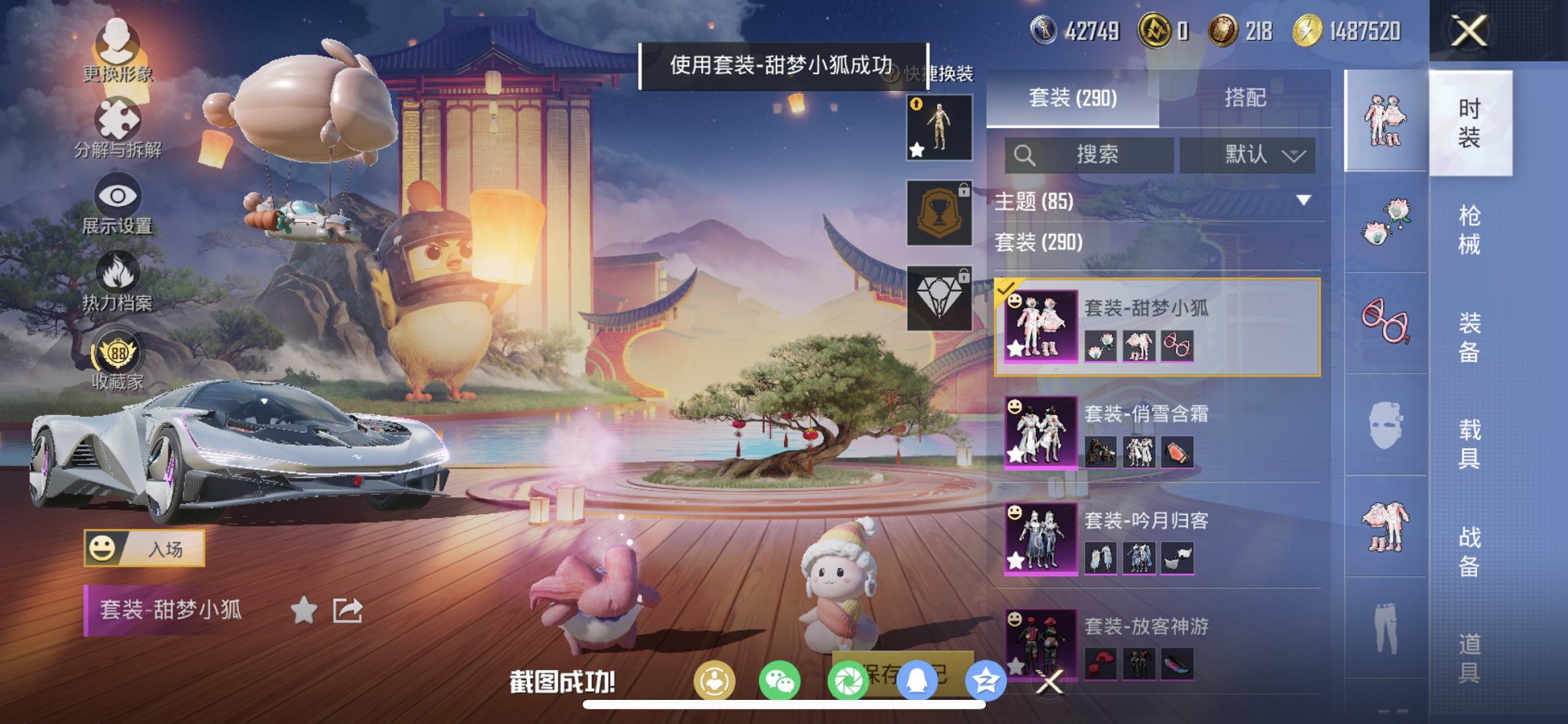Open the 收藏家 collector badge

(119, 350)
